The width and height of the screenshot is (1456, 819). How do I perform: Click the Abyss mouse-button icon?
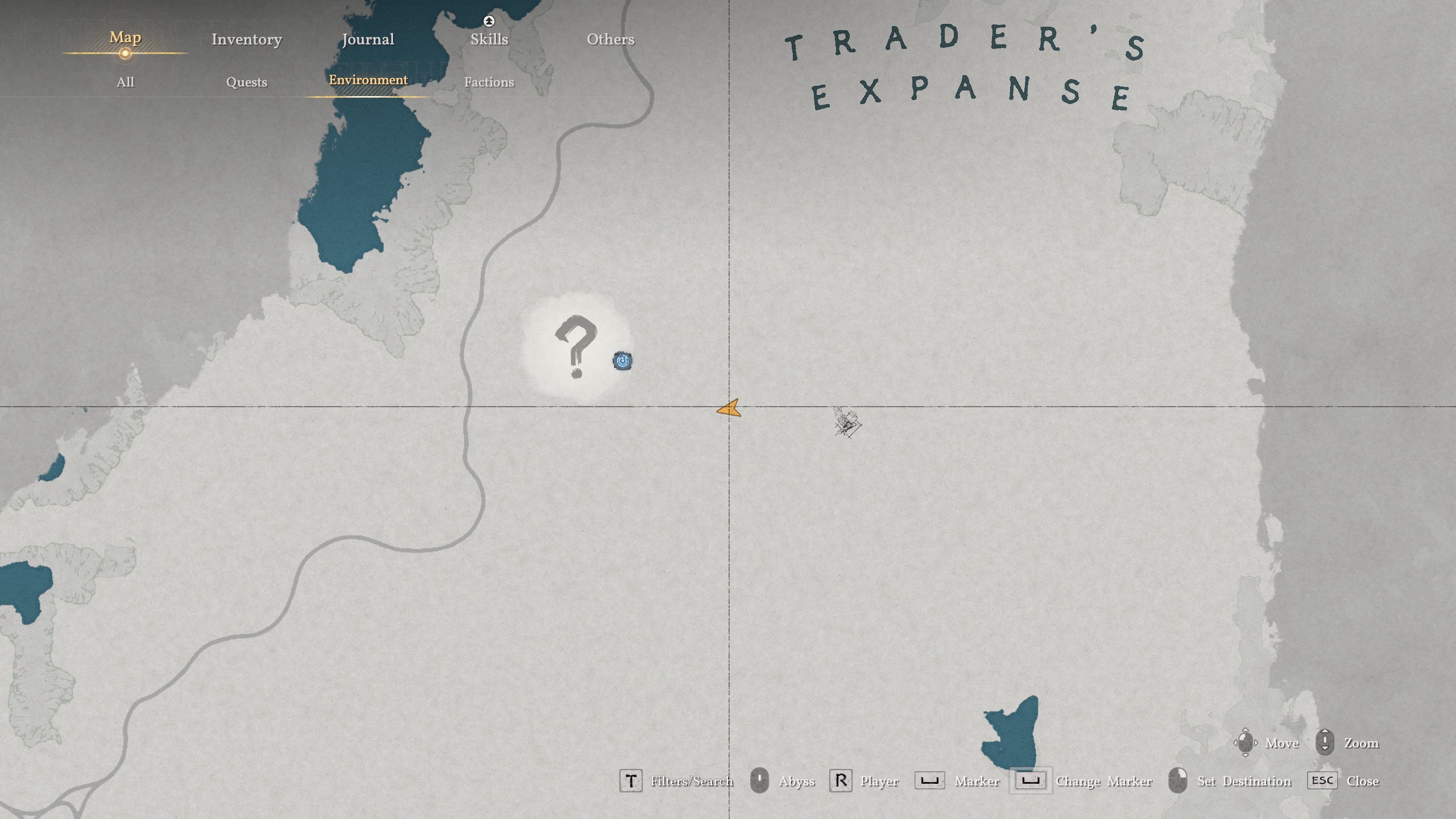[x=760, y=780]
